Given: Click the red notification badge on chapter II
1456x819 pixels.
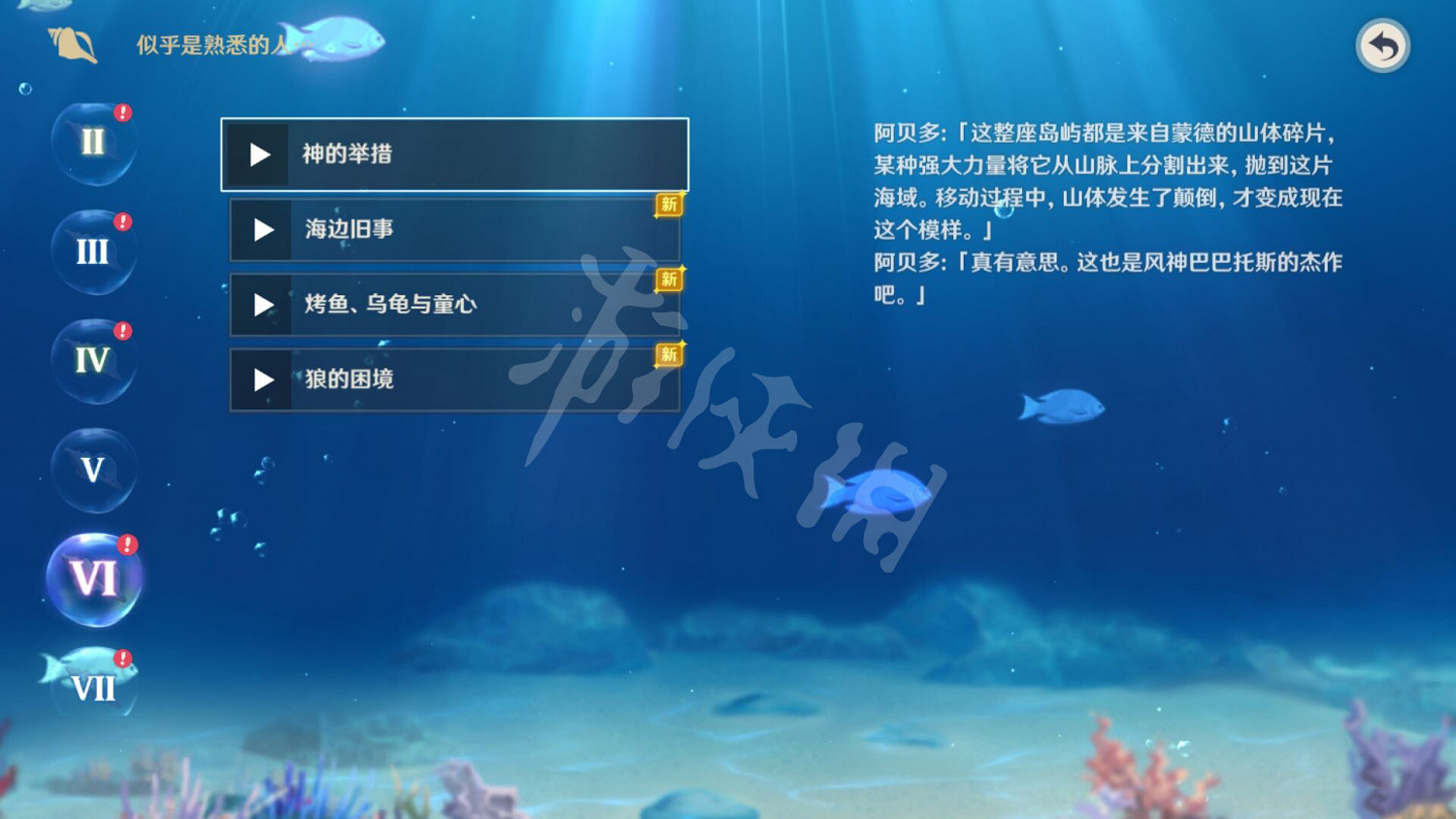Looking at the screenshot, I should [x=120, y=112].
